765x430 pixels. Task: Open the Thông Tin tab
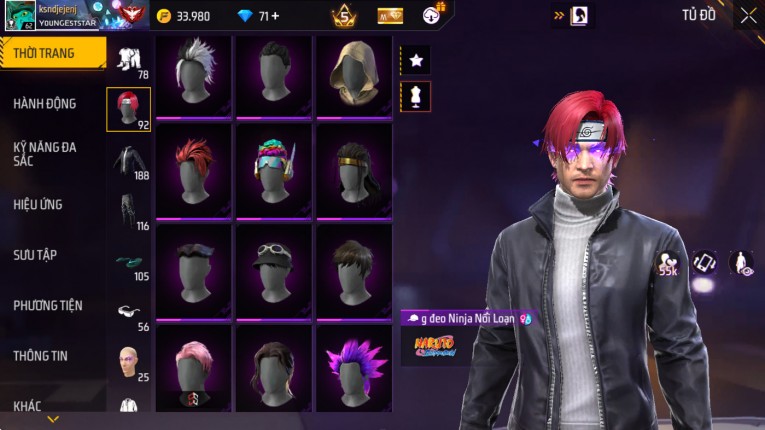(40, 355)
